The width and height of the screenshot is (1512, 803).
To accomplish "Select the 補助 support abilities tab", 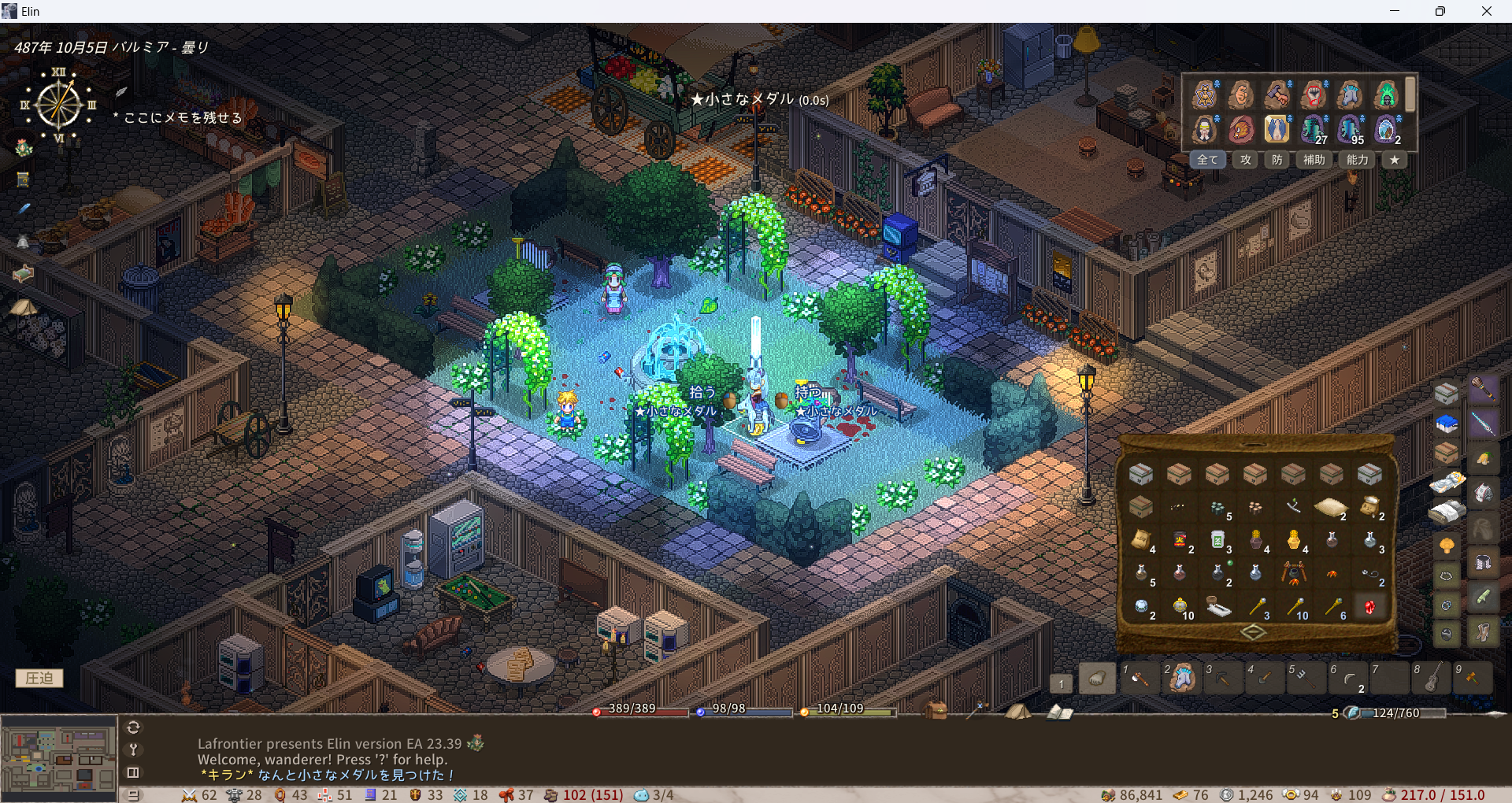I will coord(1314,160).
